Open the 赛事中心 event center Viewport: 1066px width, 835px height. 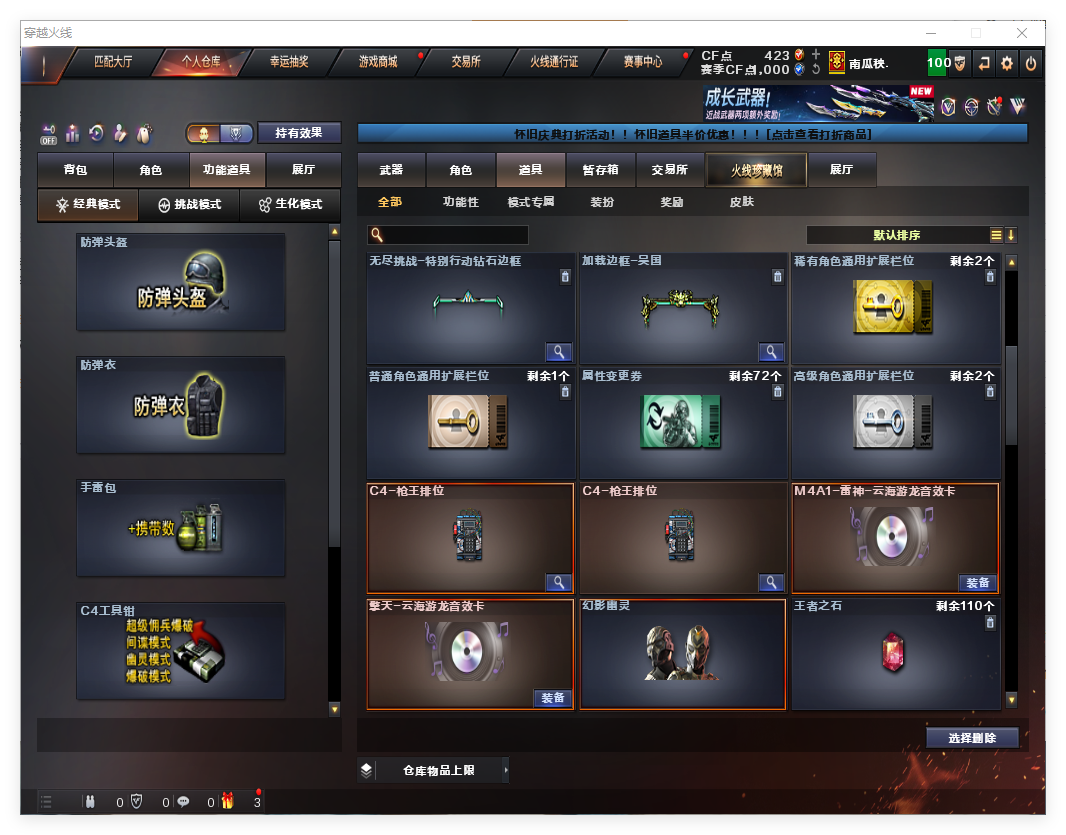coord(643,62)
